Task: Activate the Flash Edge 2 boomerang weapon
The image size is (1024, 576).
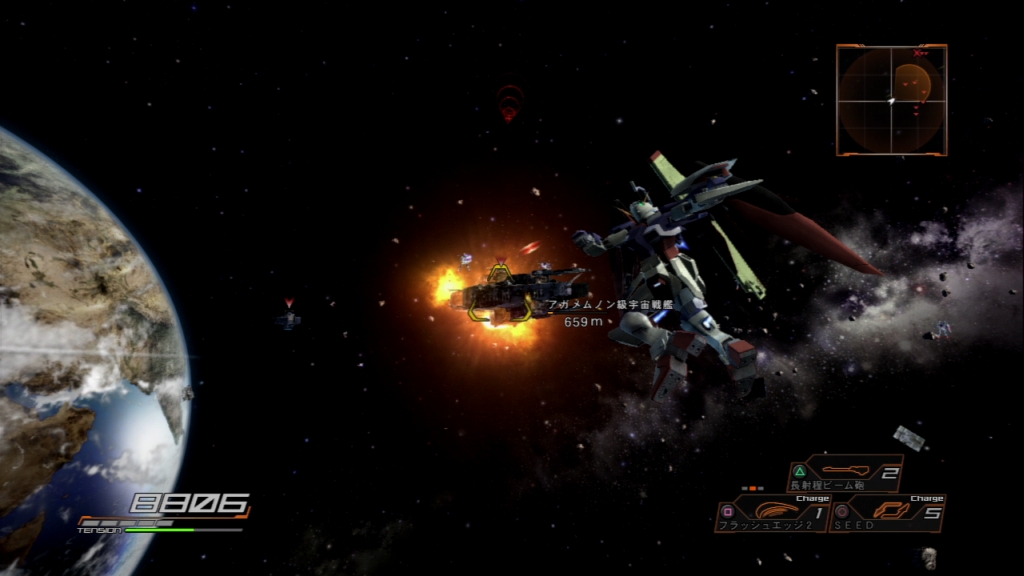Action: (772, 513)
